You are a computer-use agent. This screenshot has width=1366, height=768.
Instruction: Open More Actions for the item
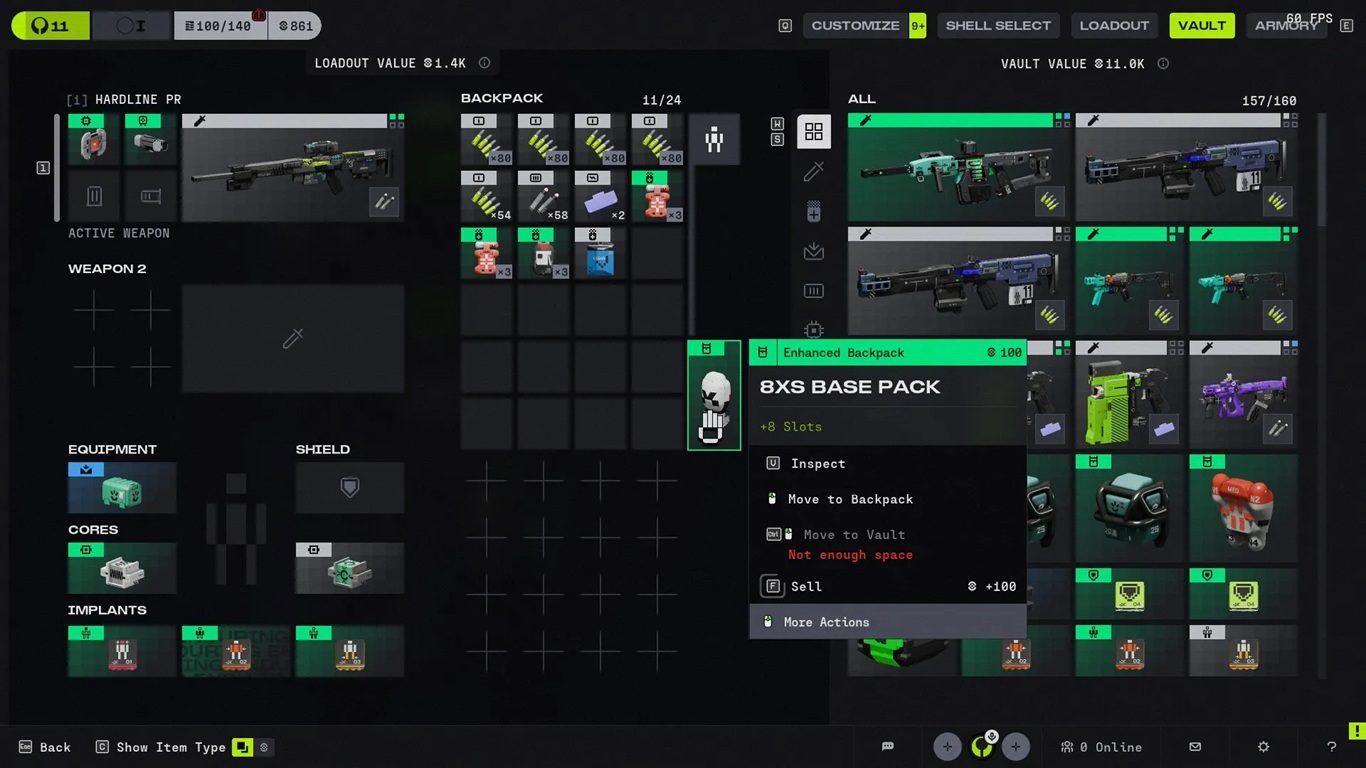826,622
